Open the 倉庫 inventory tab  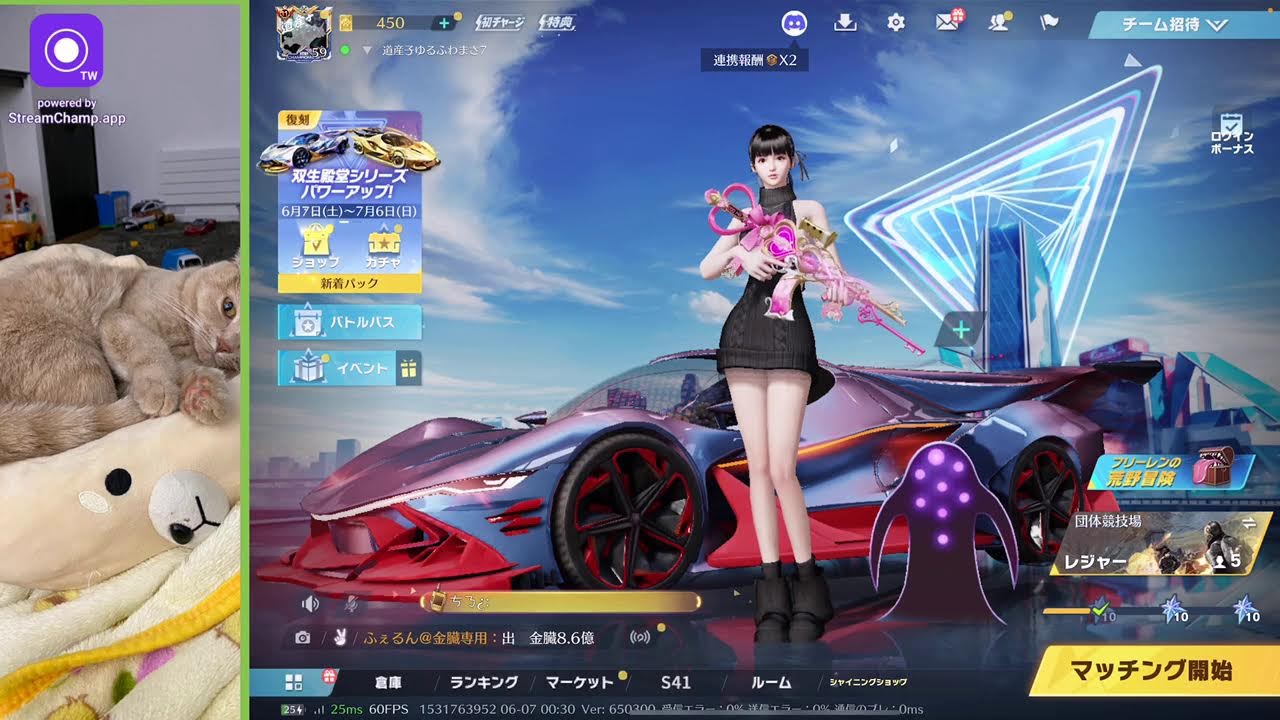(x=388, y=682)
